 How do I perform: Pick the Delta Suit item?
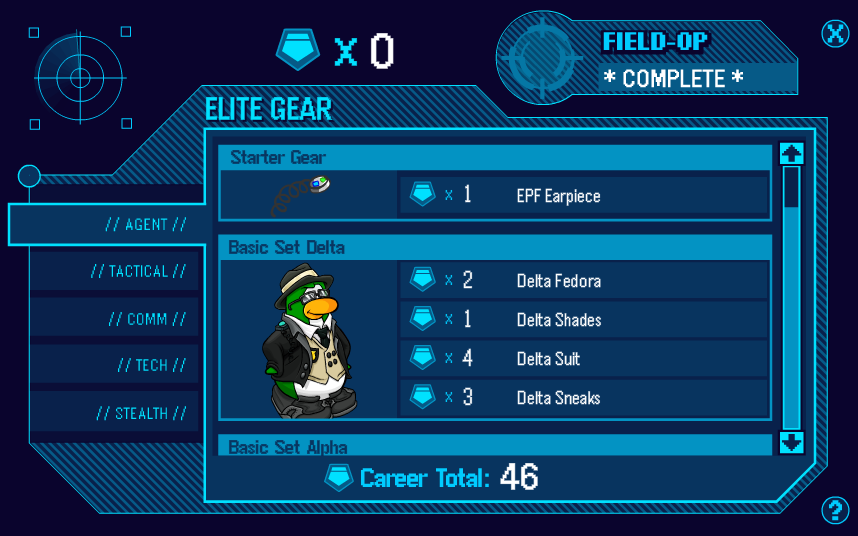(x=583, y=359)
